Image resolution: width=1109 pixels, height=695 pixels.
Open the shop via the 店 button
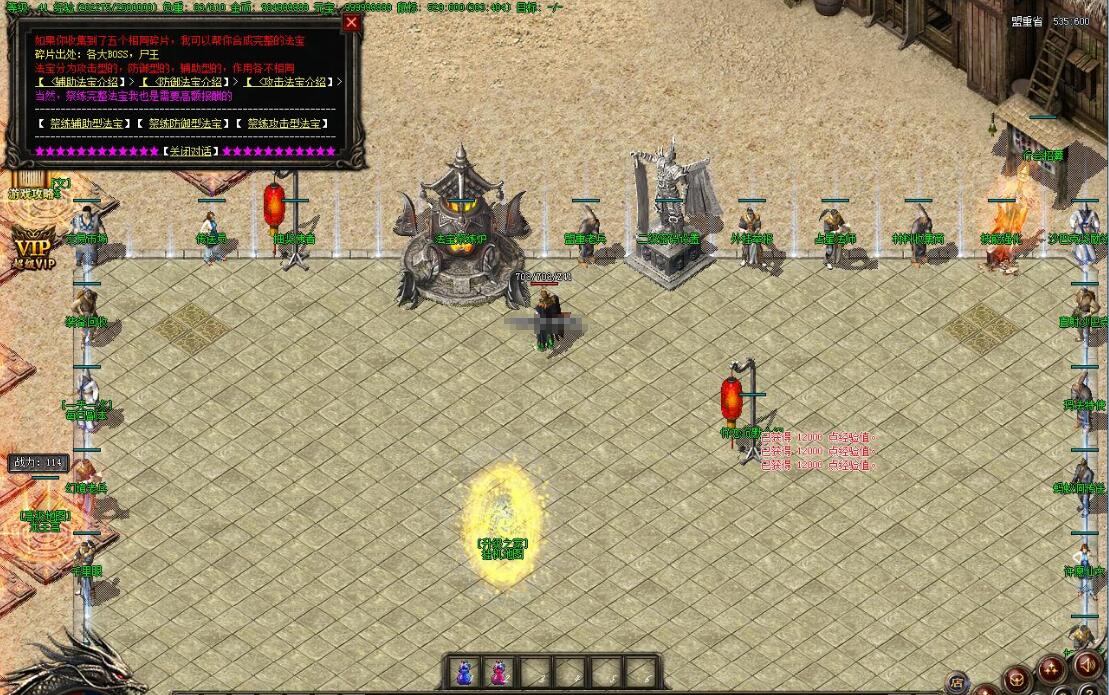point(957,684)
